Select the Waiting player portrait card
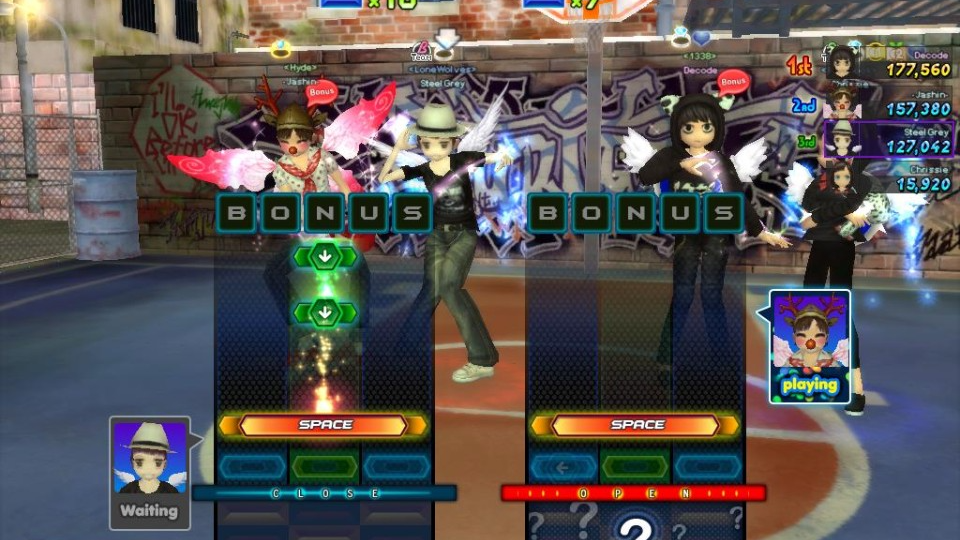The height and width of the screenshot is (540, 960). [x=149, y=472]
